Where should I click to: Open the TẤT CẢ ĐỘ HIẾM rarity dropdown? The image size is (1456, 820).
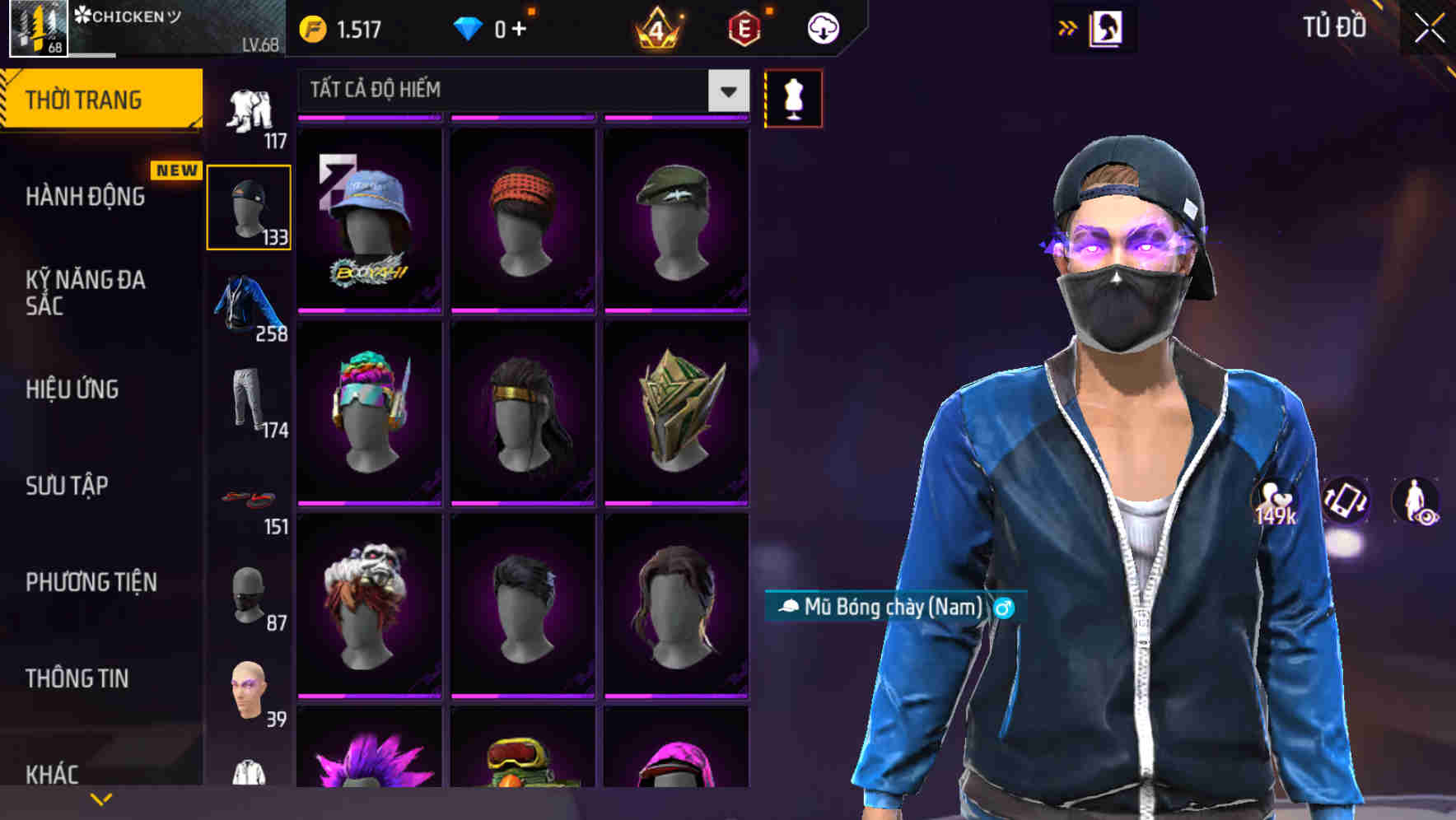click(x=519, y=91)
